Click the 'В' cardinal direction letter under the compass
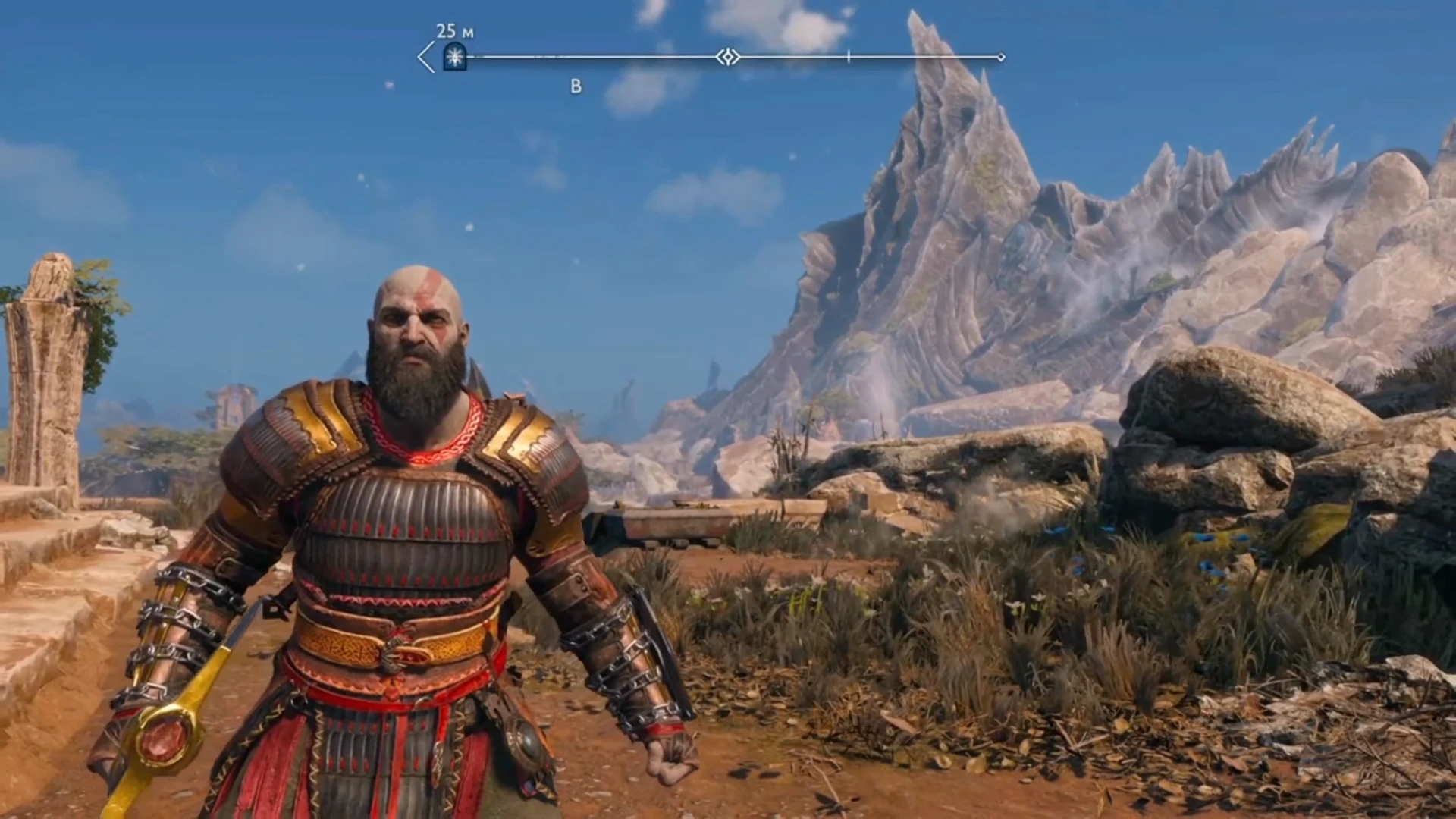This screenshot has height=819, width=1456. point(575,86)
